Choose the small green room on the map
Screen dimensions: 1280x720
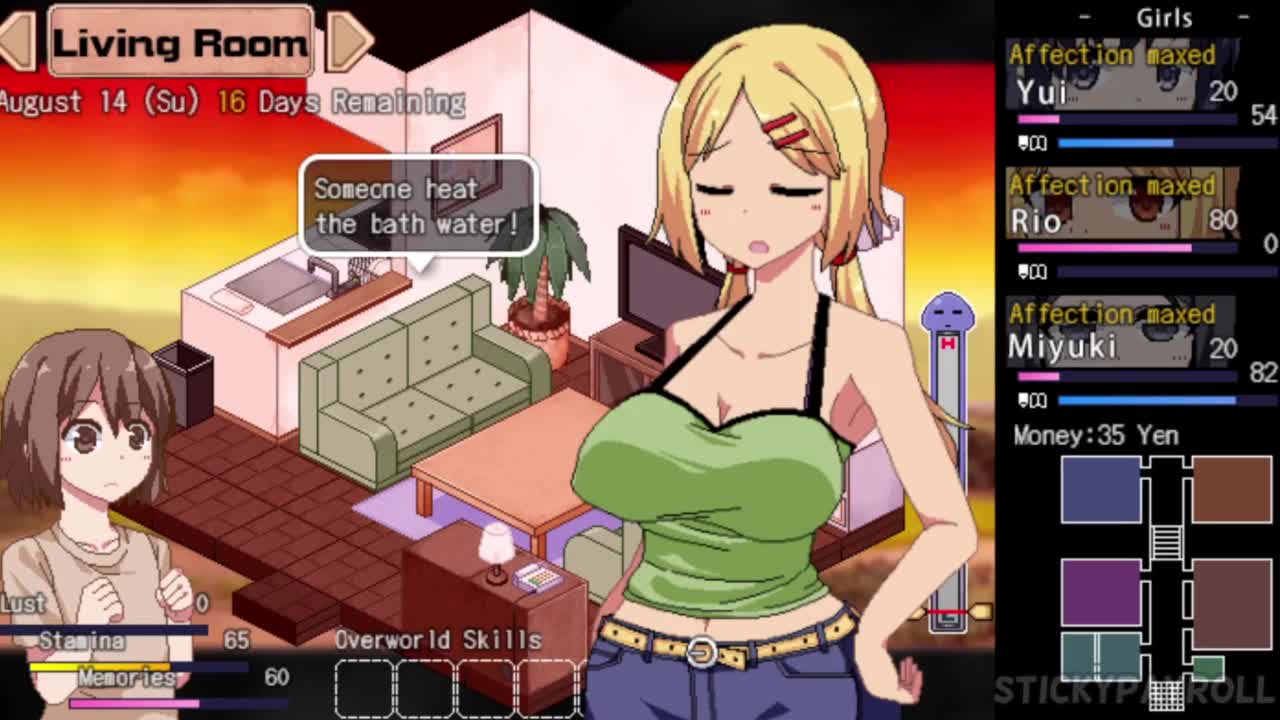click(x=1208, y=667)
